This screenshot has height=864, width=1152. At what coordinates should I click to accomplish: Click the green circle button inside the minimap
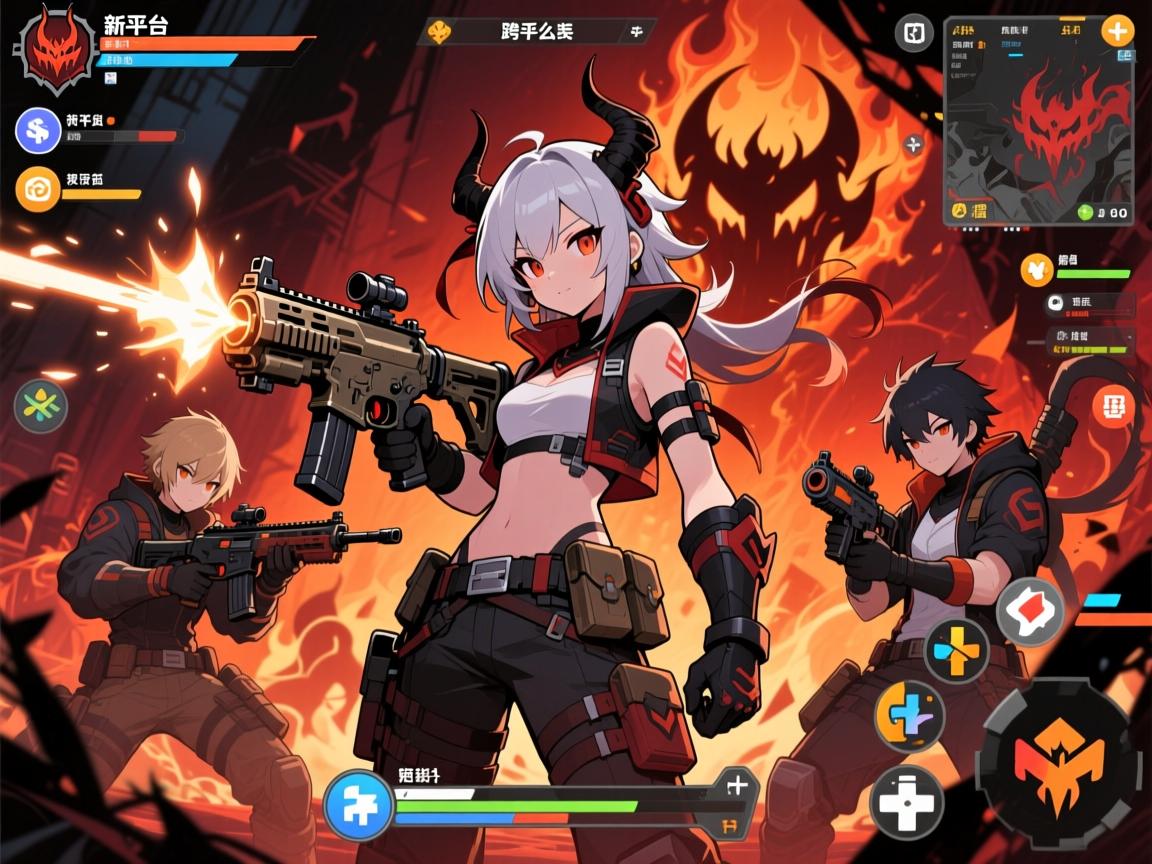1086,212
